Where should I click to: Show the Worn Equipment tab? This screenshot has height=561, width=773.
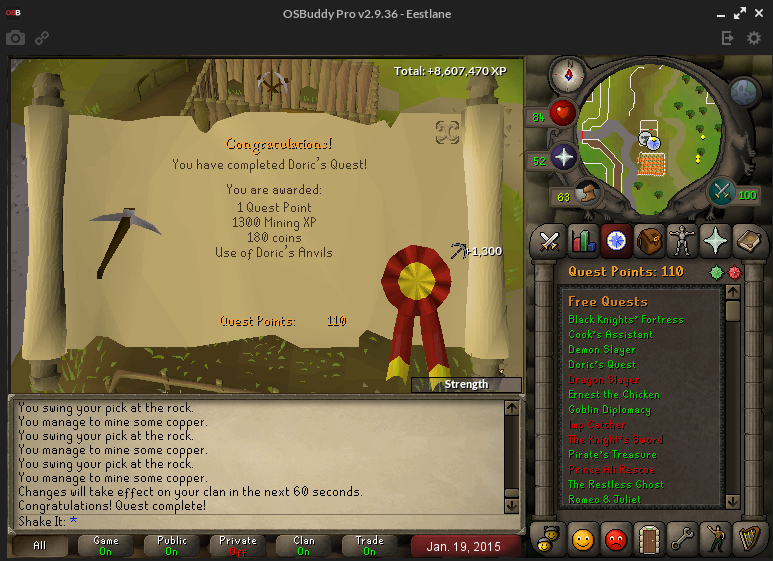[x=682, y=241]
